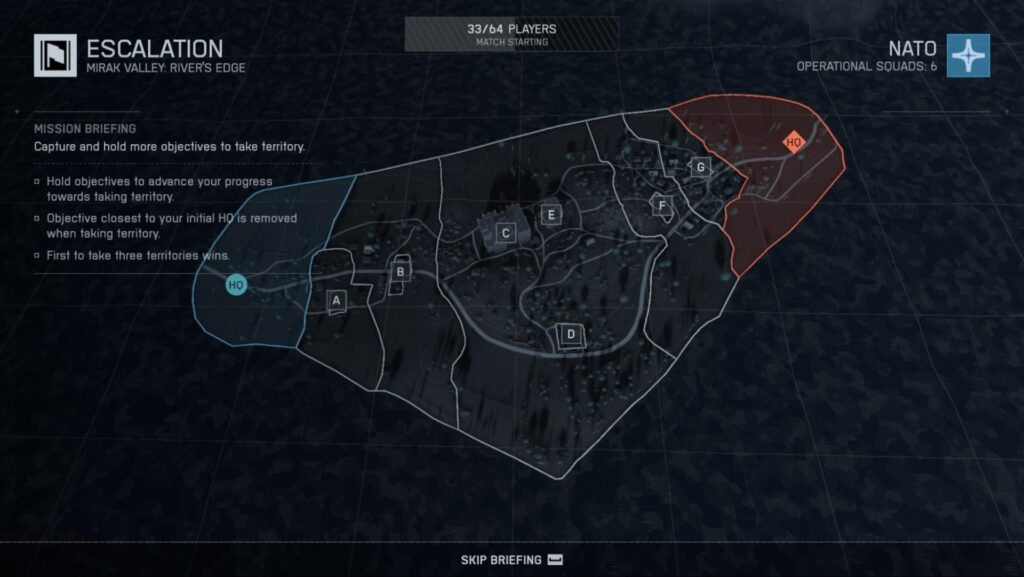Select objective E on the map
Viewport: 1024px width, 577px height.
click(550, 213)
